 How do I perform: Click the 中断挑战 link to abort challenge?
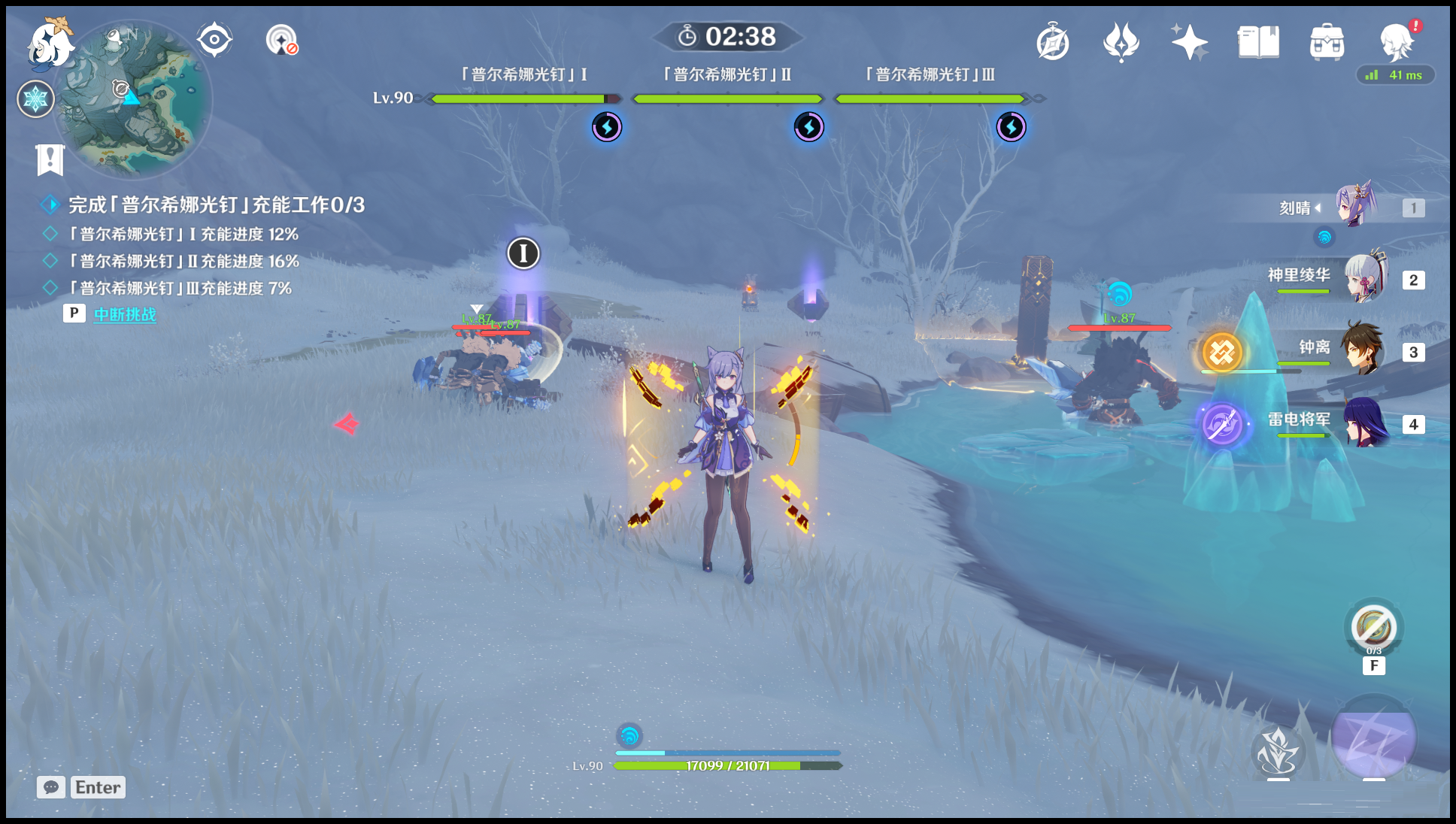(x=125, y=314)
